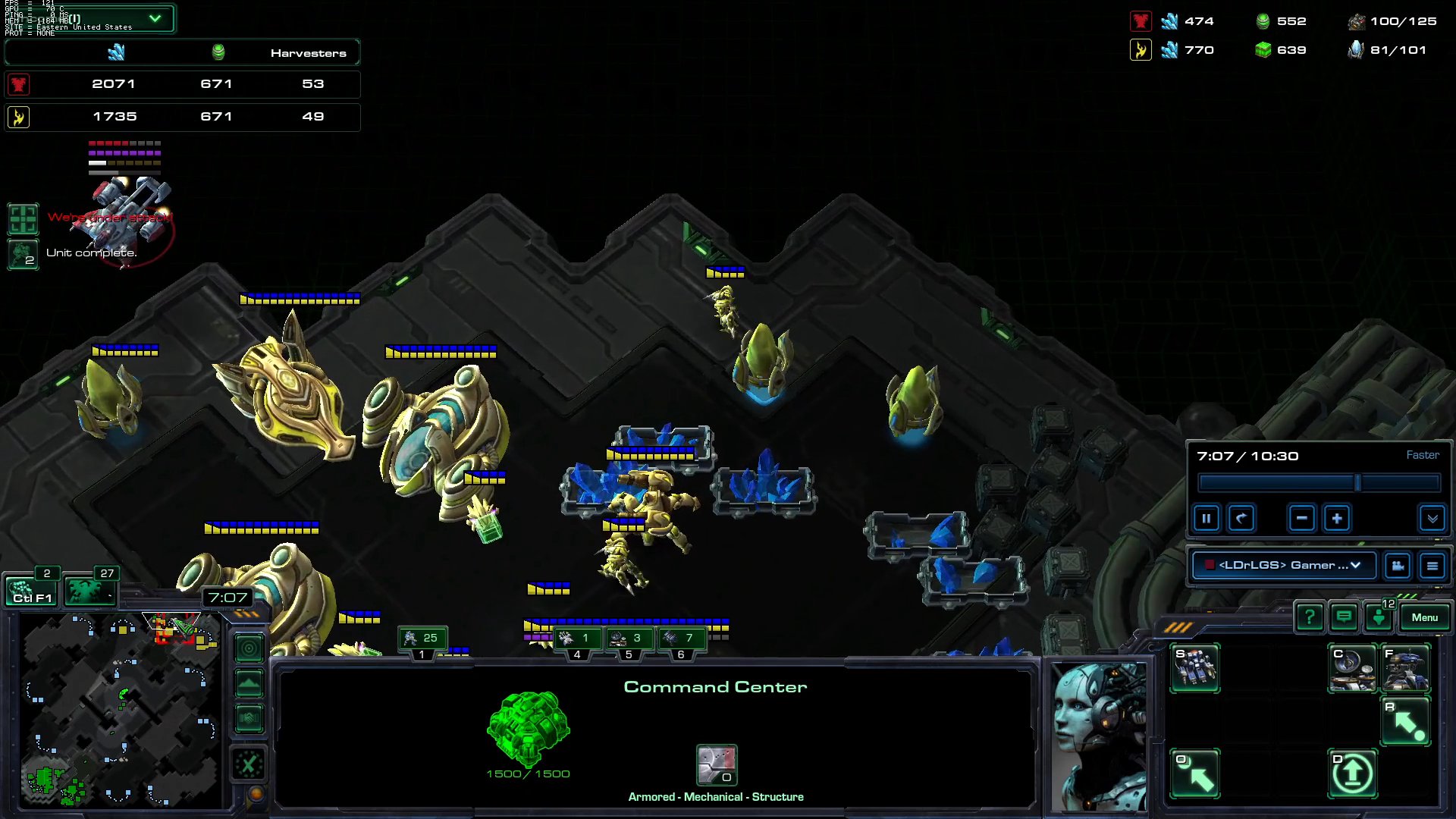Image resolution: width=1456 pixels, height=819 pixels.
Task: Click the observer camera icon beside player dropdown
Action: pyautogui.click(x=1398, y=565)
